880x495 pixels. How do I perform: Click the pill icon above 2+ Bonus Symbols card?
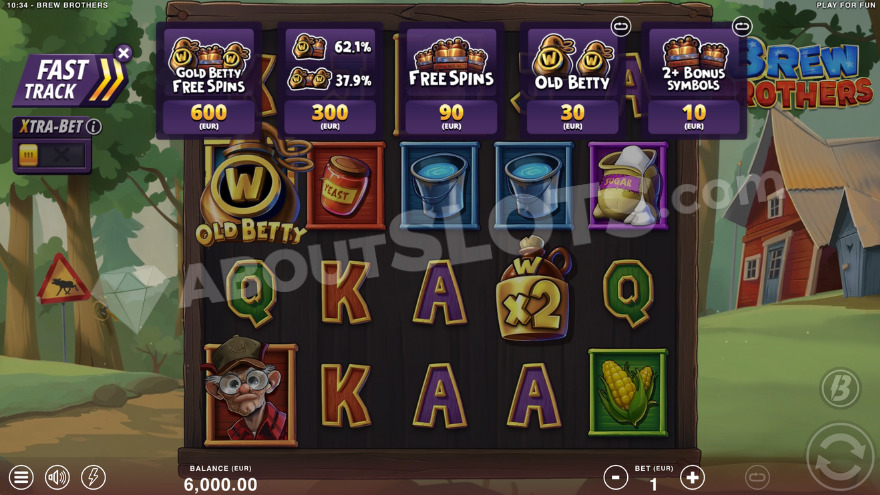(x=741, y=26)
